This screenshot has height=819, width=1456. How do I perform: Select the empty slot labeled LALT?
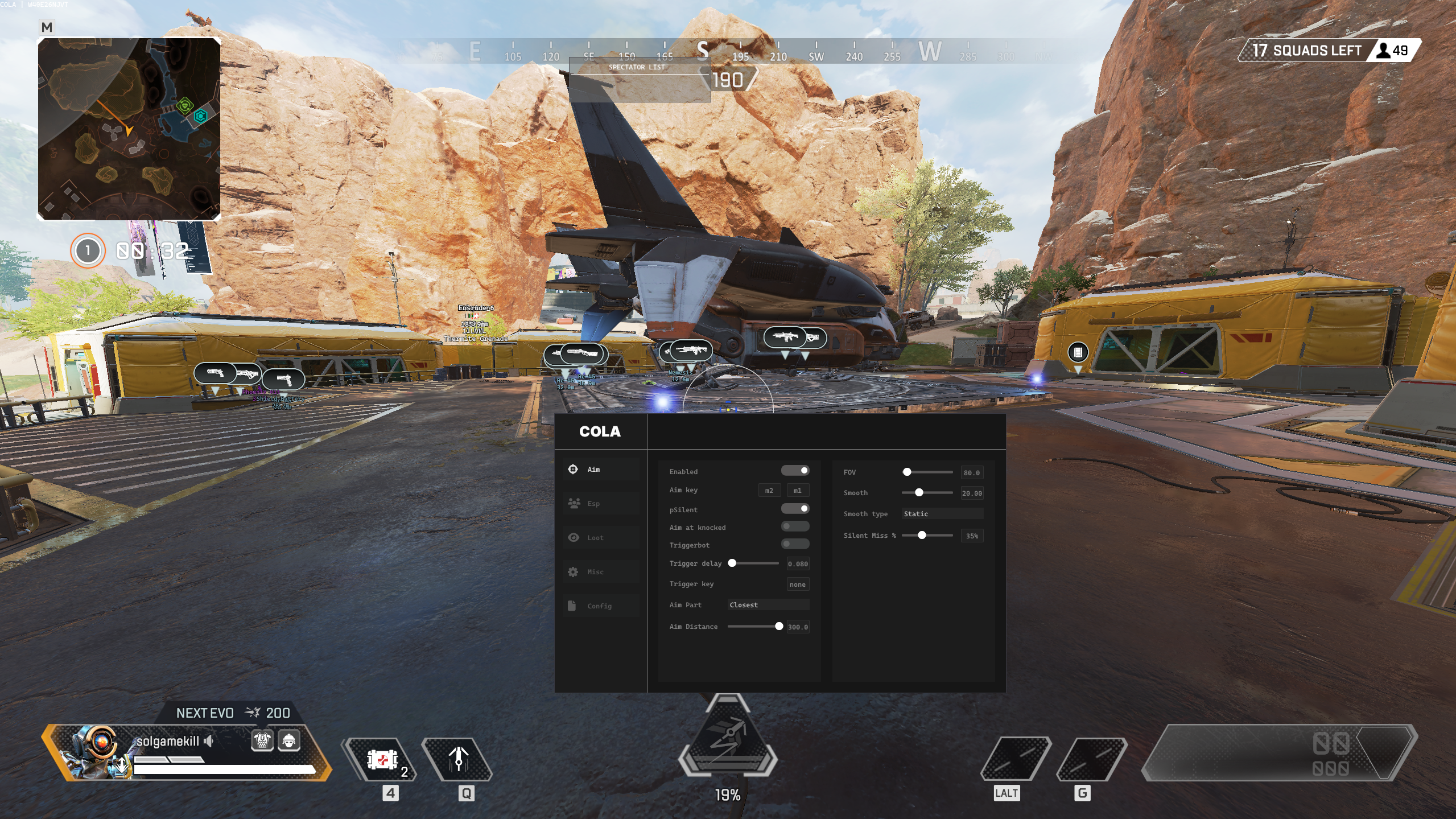click(1015, 759)
